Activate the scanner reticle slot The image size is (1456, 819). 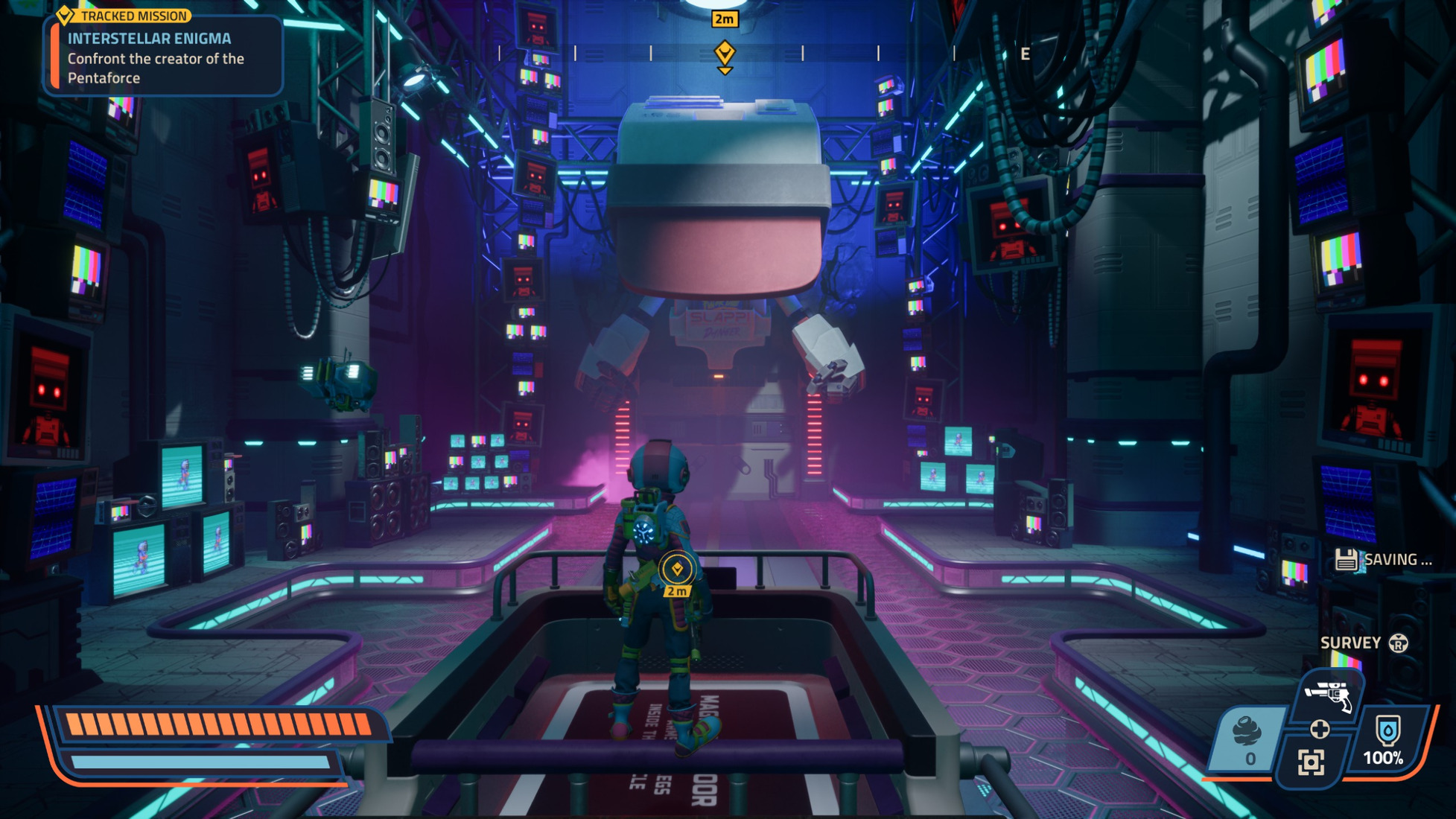1311,762
